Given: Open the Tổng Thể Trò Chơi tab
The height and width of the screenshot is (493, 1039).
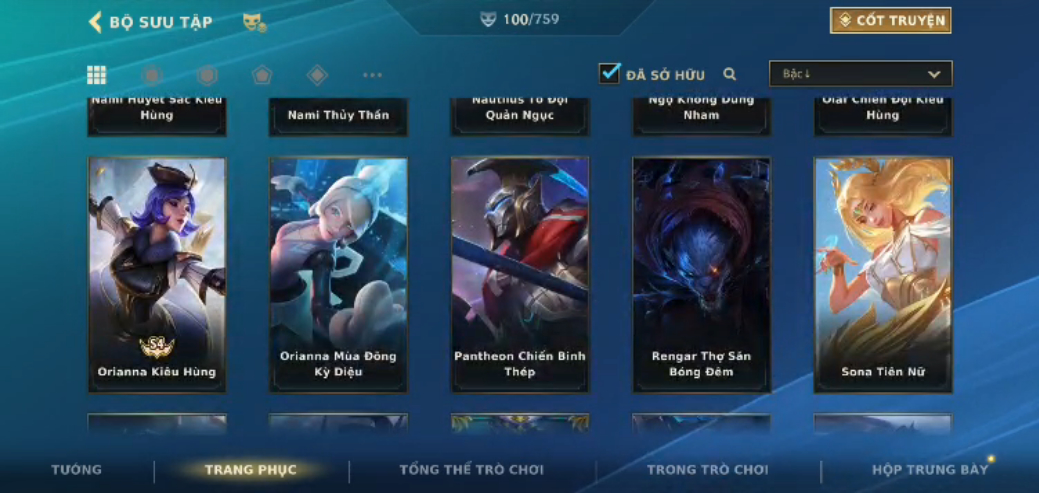Looking at the screenshot, I should [x=472, y=469].
